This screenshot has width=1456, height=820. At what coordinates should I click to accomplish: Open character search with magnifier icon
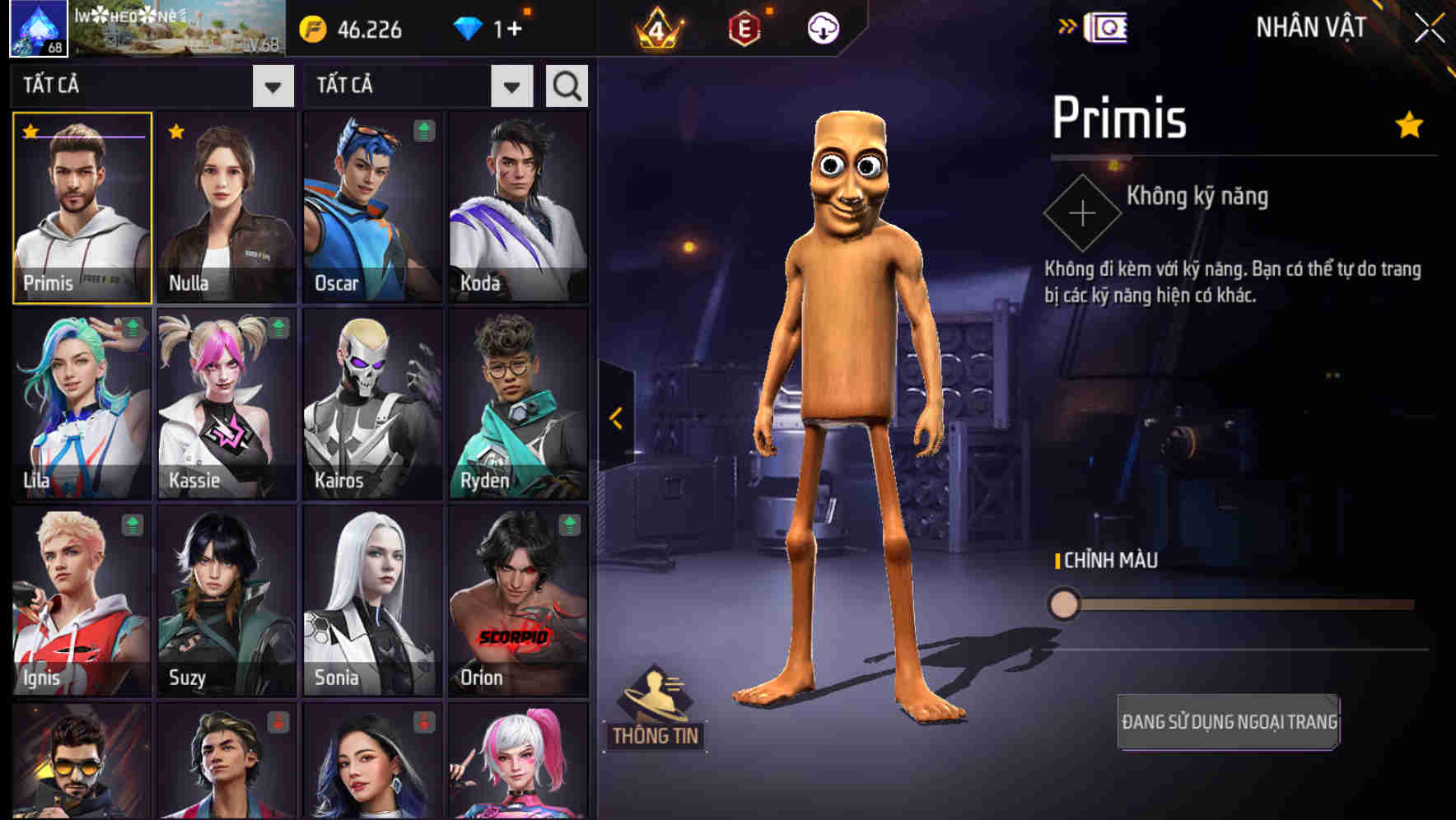(x=567, y=85)
